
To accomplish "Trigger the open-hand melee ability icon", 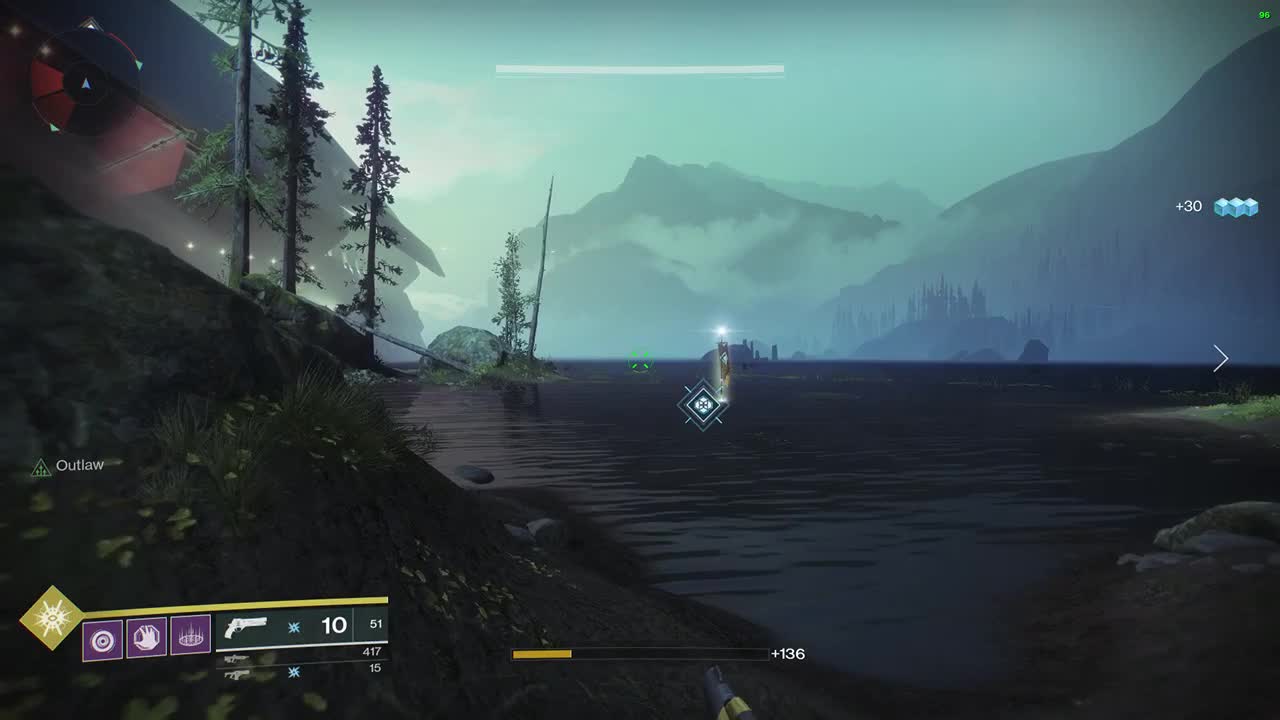I will tap(146, 637).
